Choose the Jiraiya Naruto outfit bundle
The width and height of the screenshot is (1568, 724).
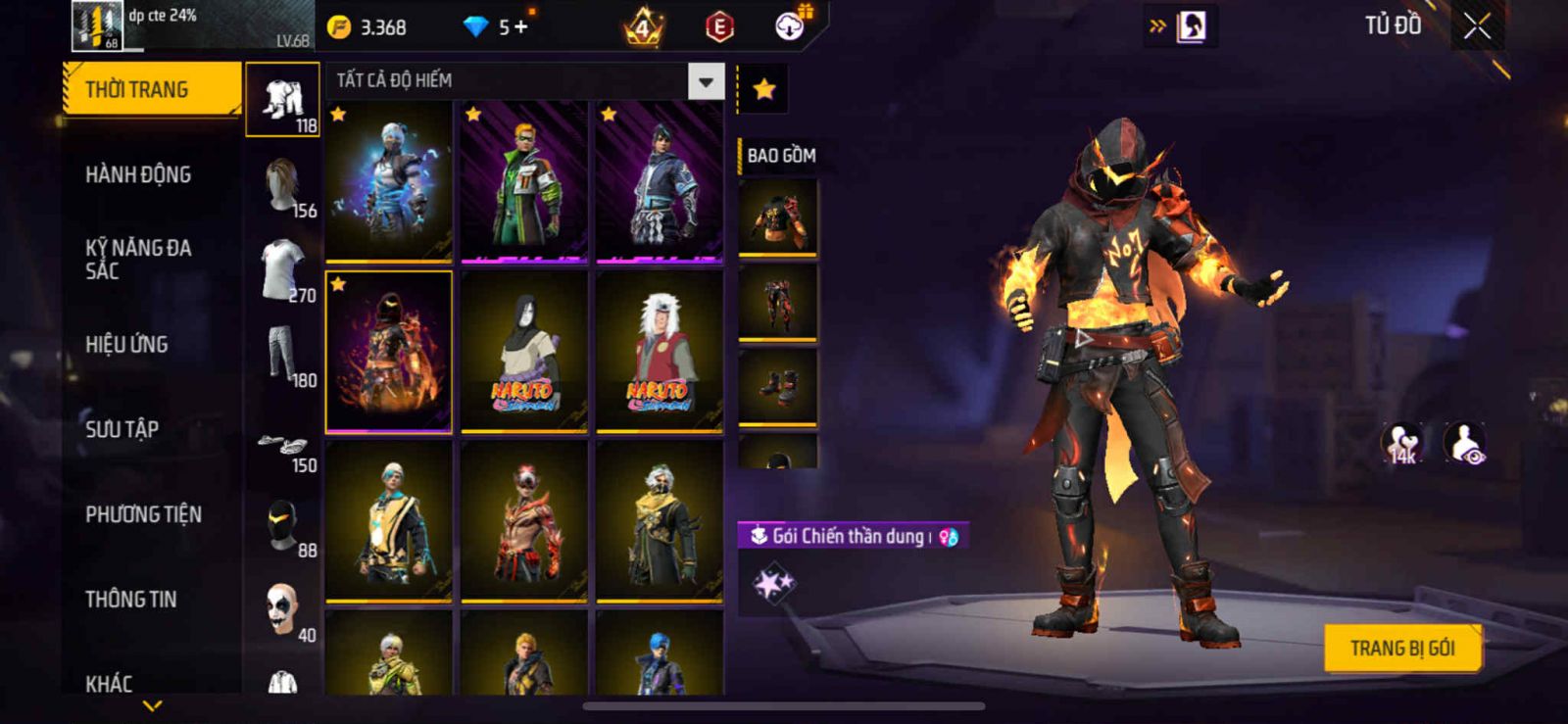[660, 351]
